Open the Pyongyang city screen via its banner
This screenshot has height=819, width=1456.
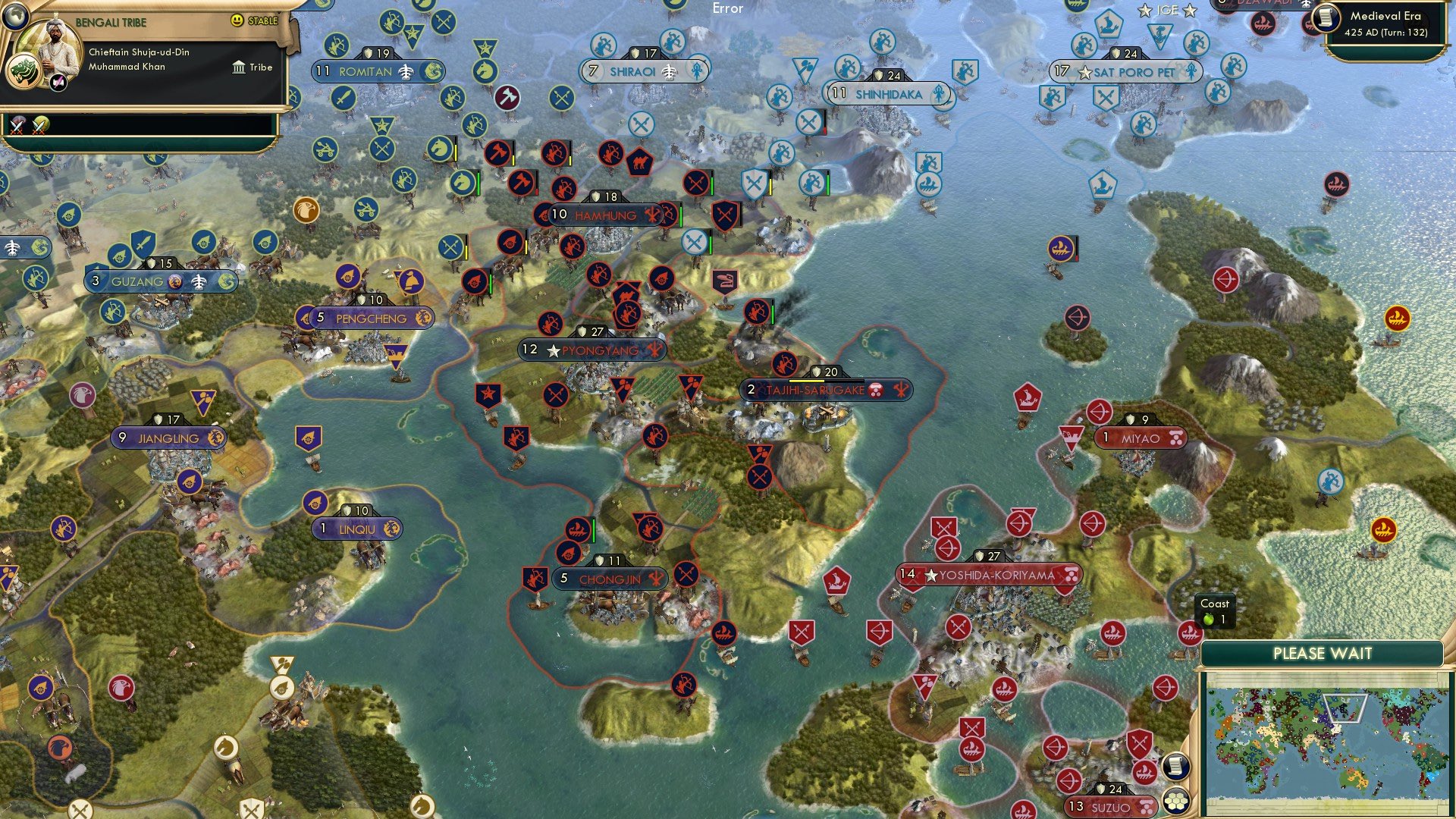tap(591, 350)
